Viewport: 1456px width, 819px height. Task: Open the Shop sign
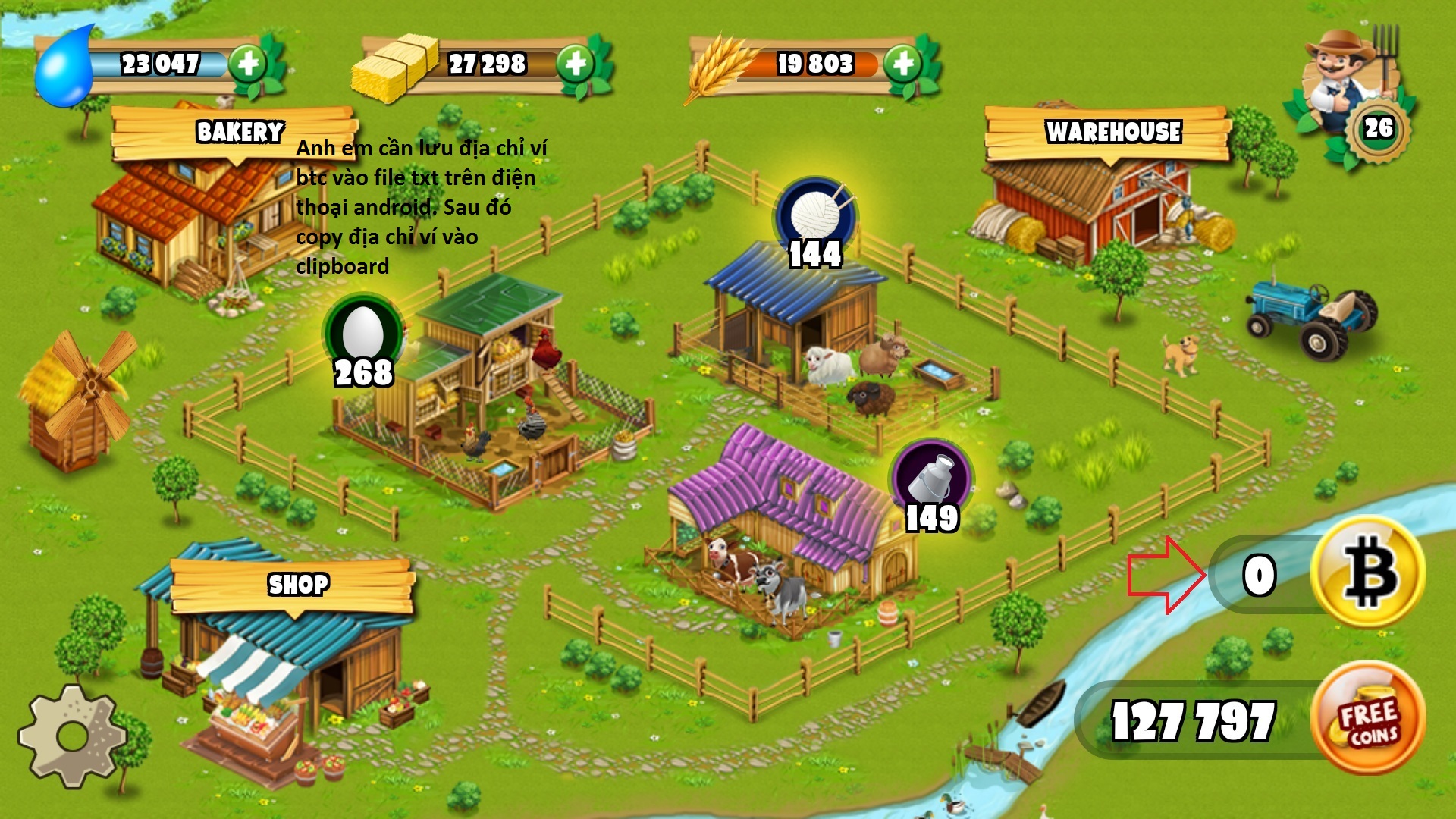[x=298, y=585]
